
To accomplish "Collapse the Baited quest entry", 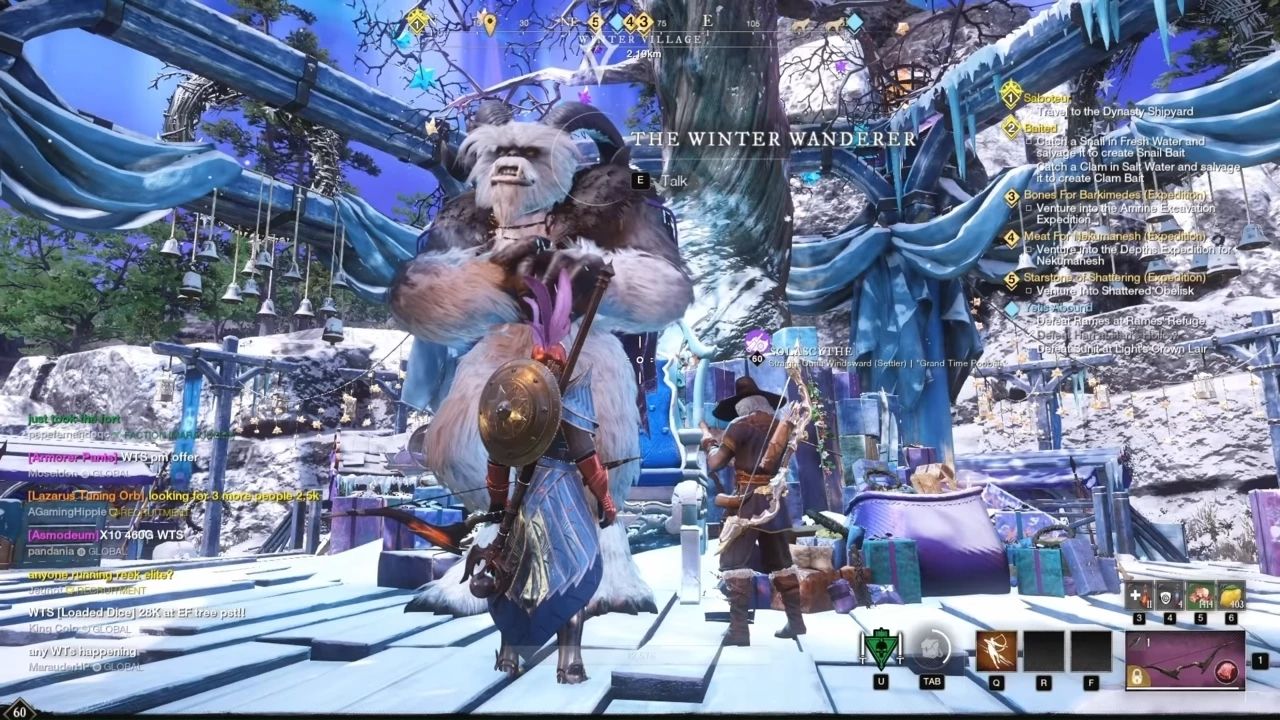I will 1041,127.
